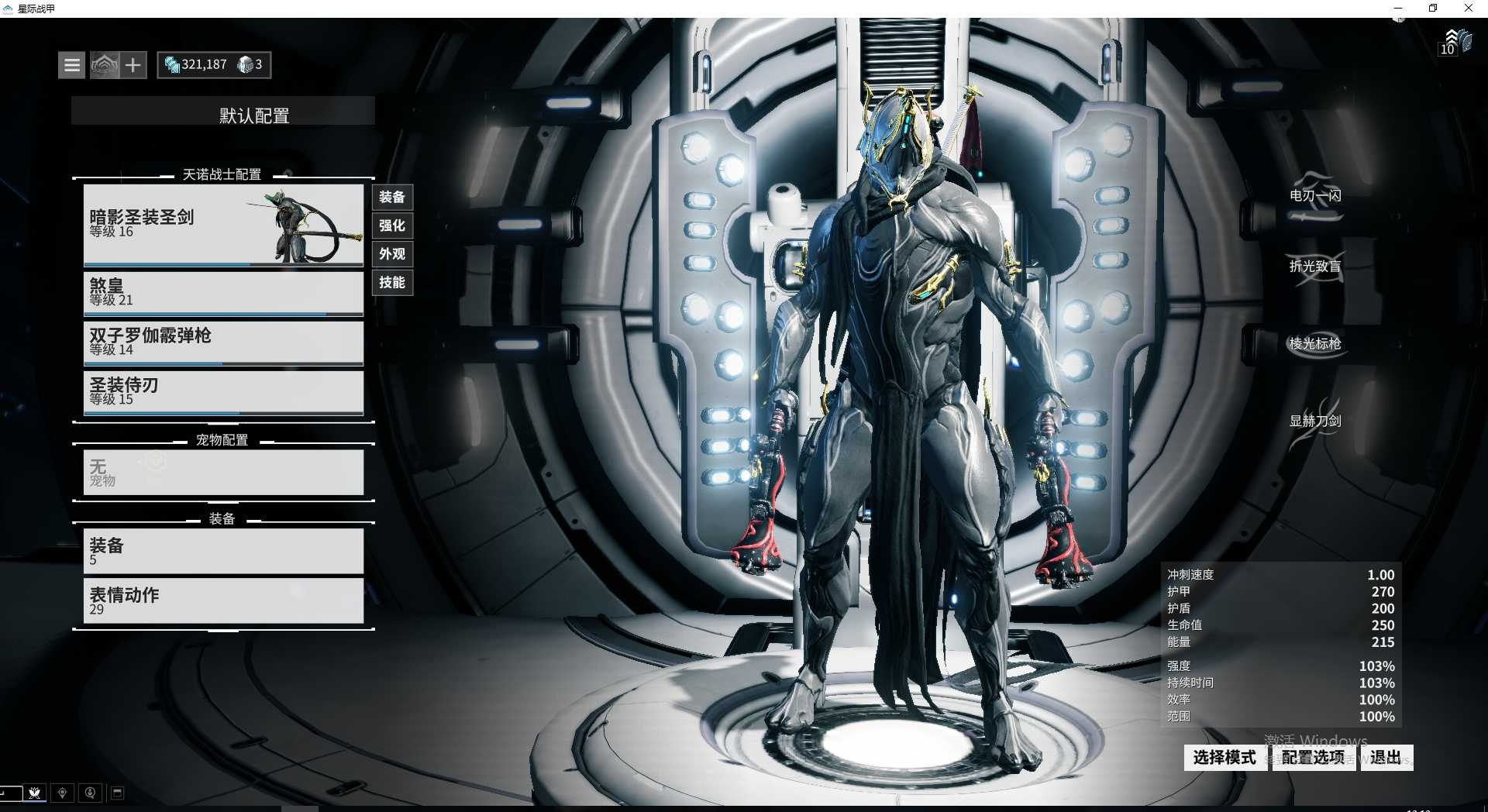Viewport: 1488px width, 812px height.
Task: Click the 选择模式 button
Action: coord(1224,758)
